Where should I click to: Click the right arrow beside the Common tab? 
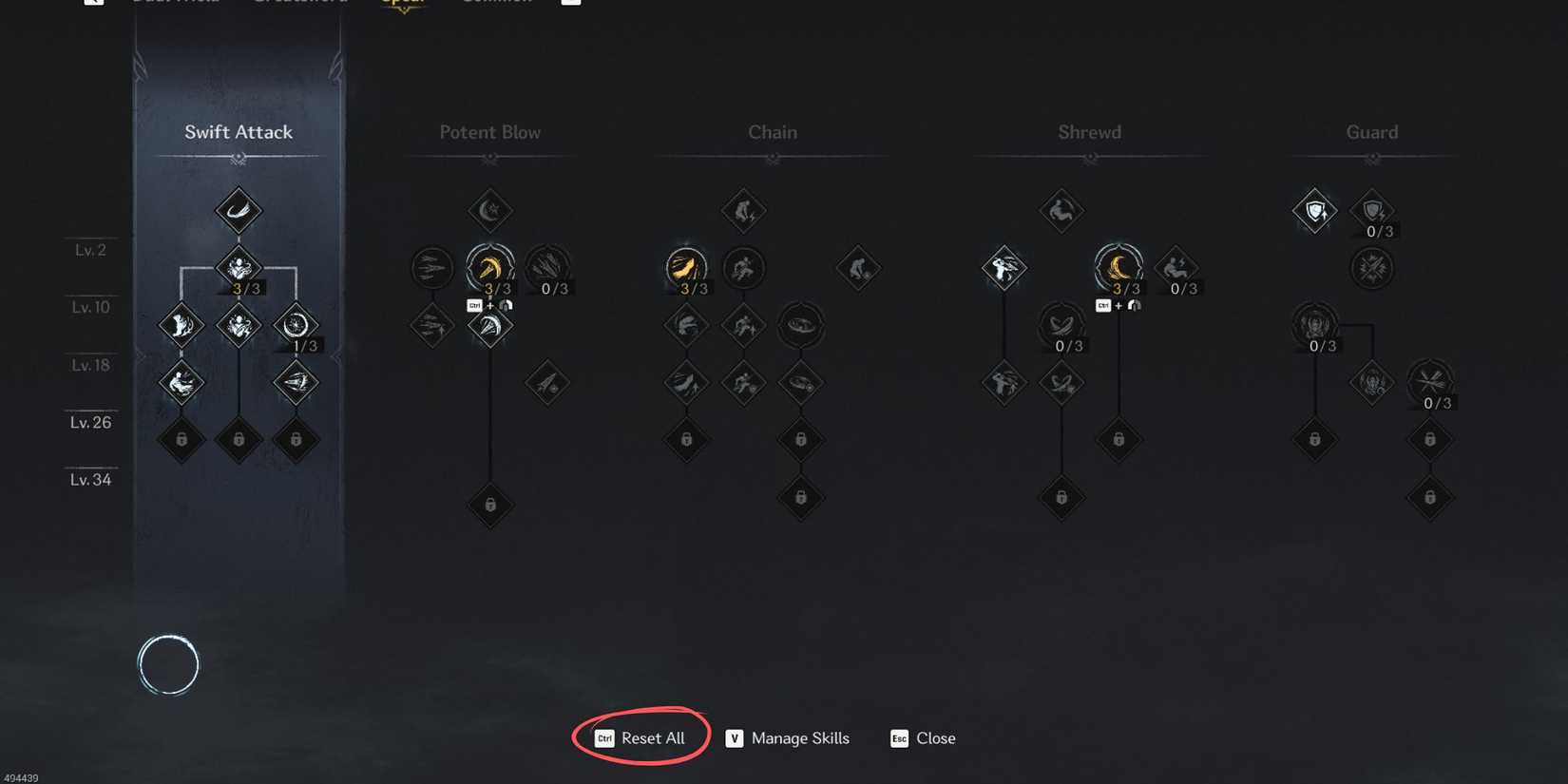tap(571, 2)
